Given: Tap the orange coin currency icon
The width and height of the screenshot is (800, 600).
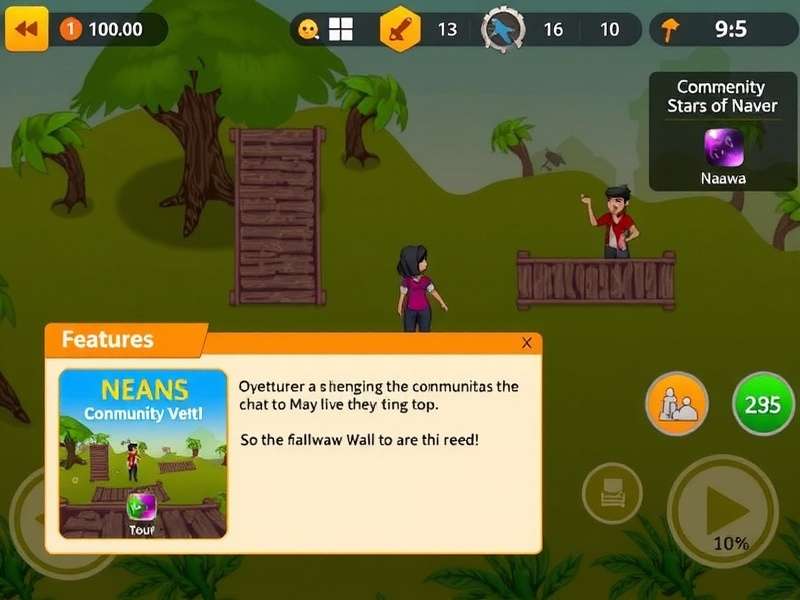Looking at the screenshot, I should (x=70, y=29).
